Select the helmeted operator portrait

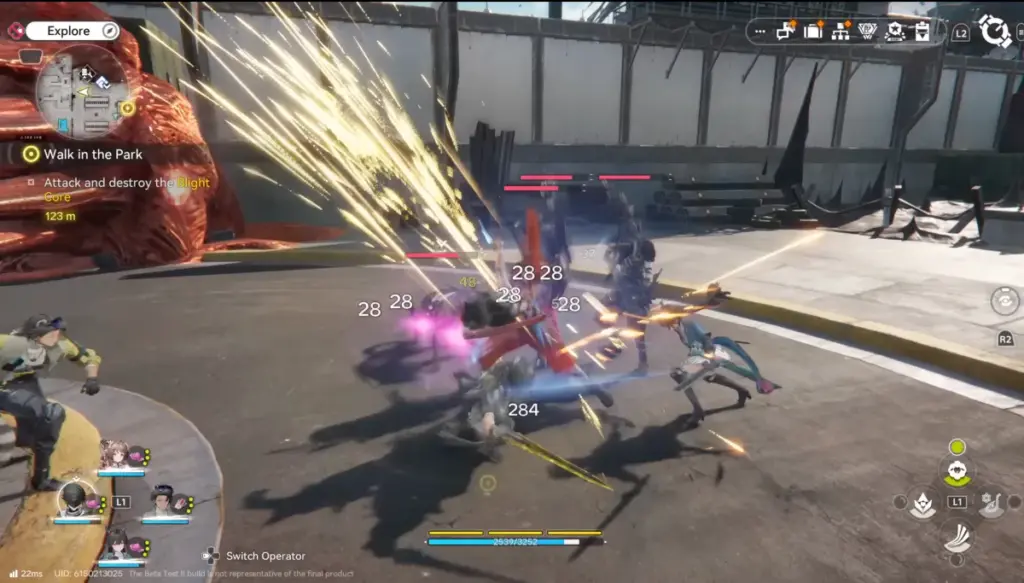(x=71, y=499)
